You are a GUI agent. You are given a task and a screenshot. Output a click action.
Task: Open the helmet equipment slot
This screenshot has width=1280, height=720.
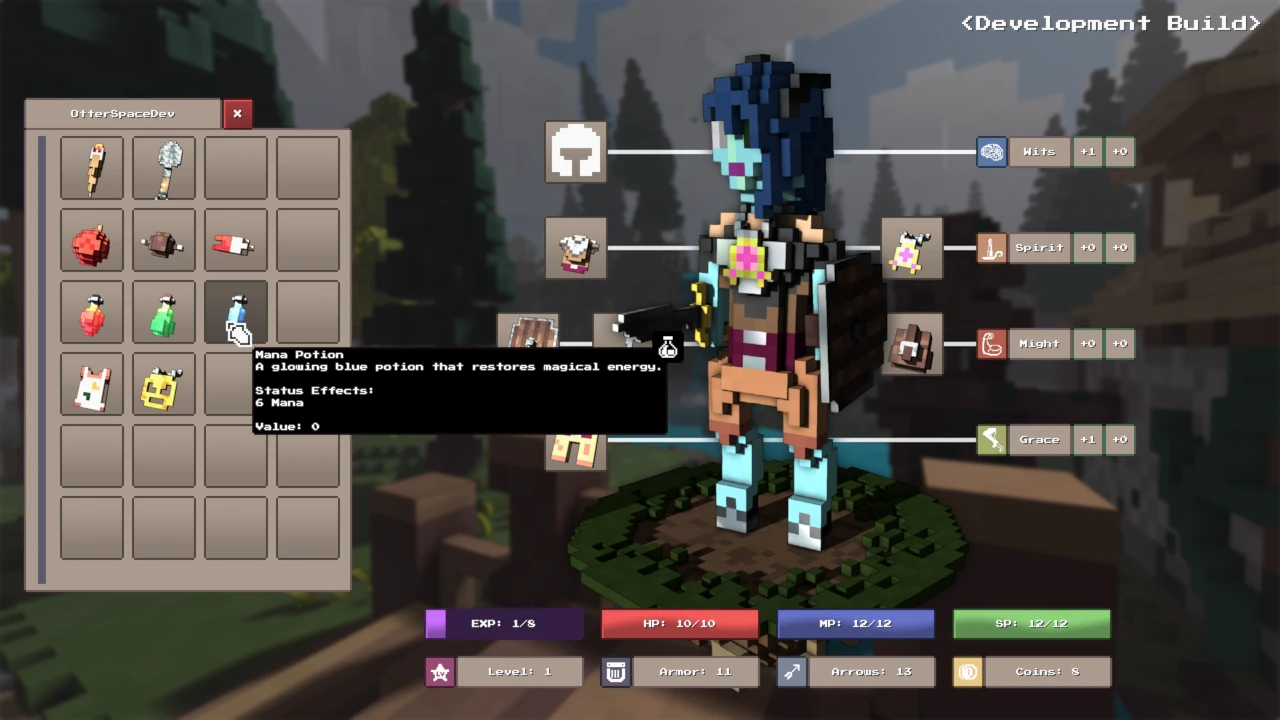[576, 151]
